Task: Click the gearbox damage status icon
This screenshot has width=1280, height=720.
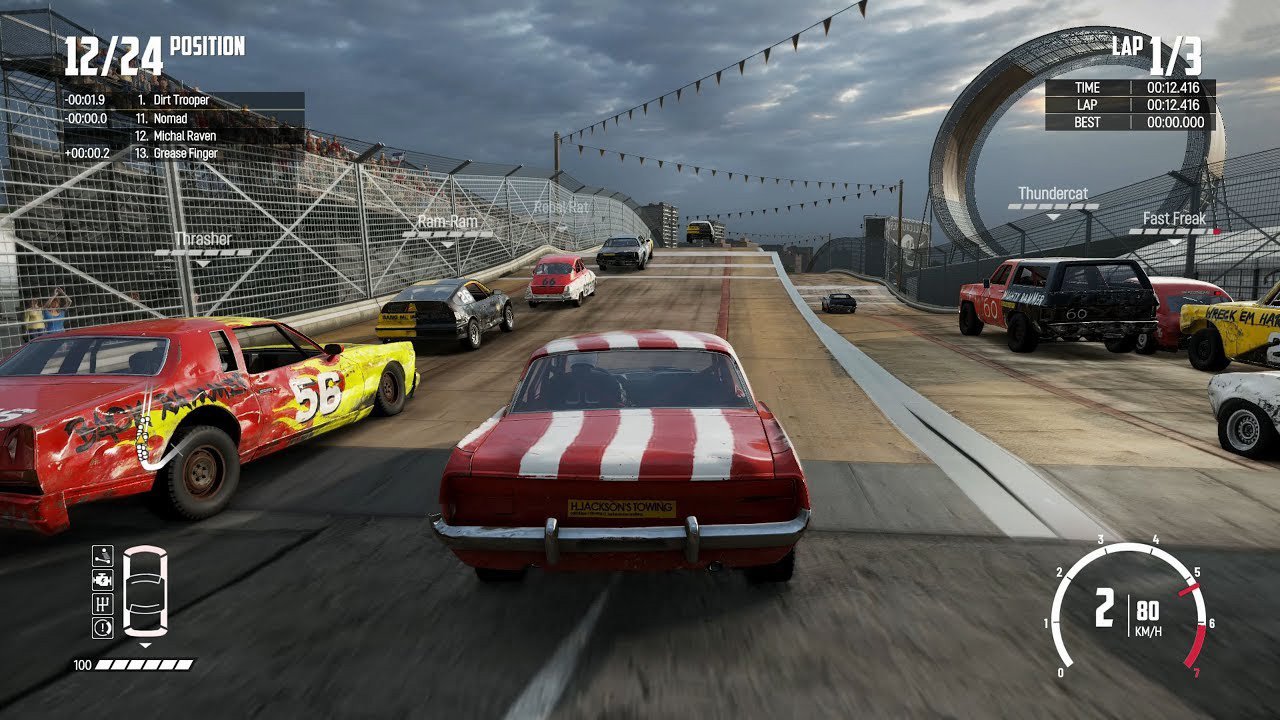Action: click(x=103, y=604)
